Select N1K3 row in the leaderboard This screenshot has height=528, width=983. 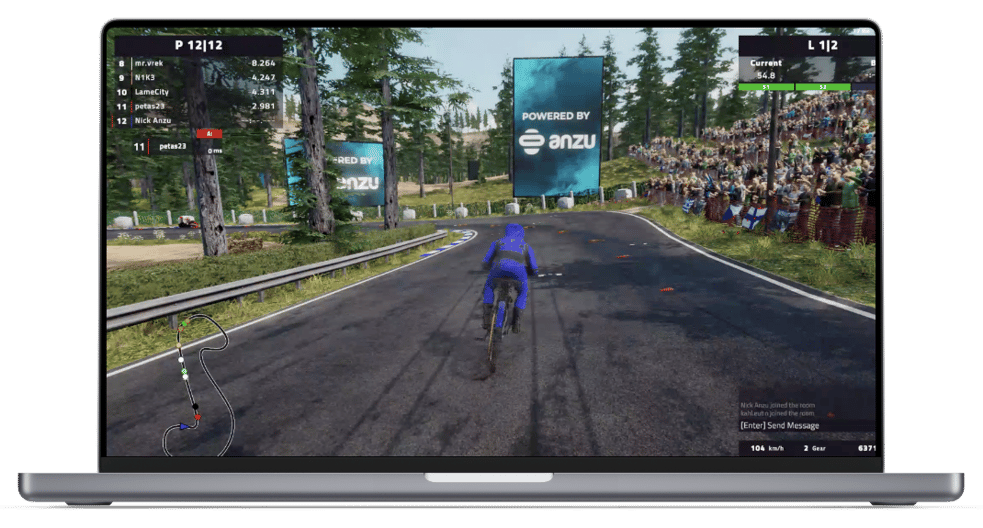[x=196, y=77]
